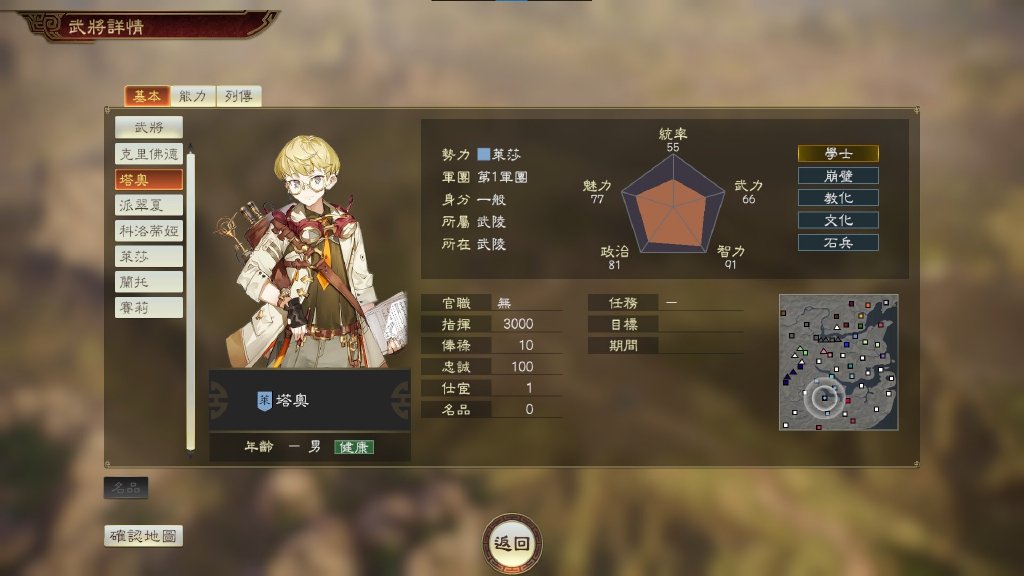
Task: Switch to the 能力 tab
Action: click(193, 96)
